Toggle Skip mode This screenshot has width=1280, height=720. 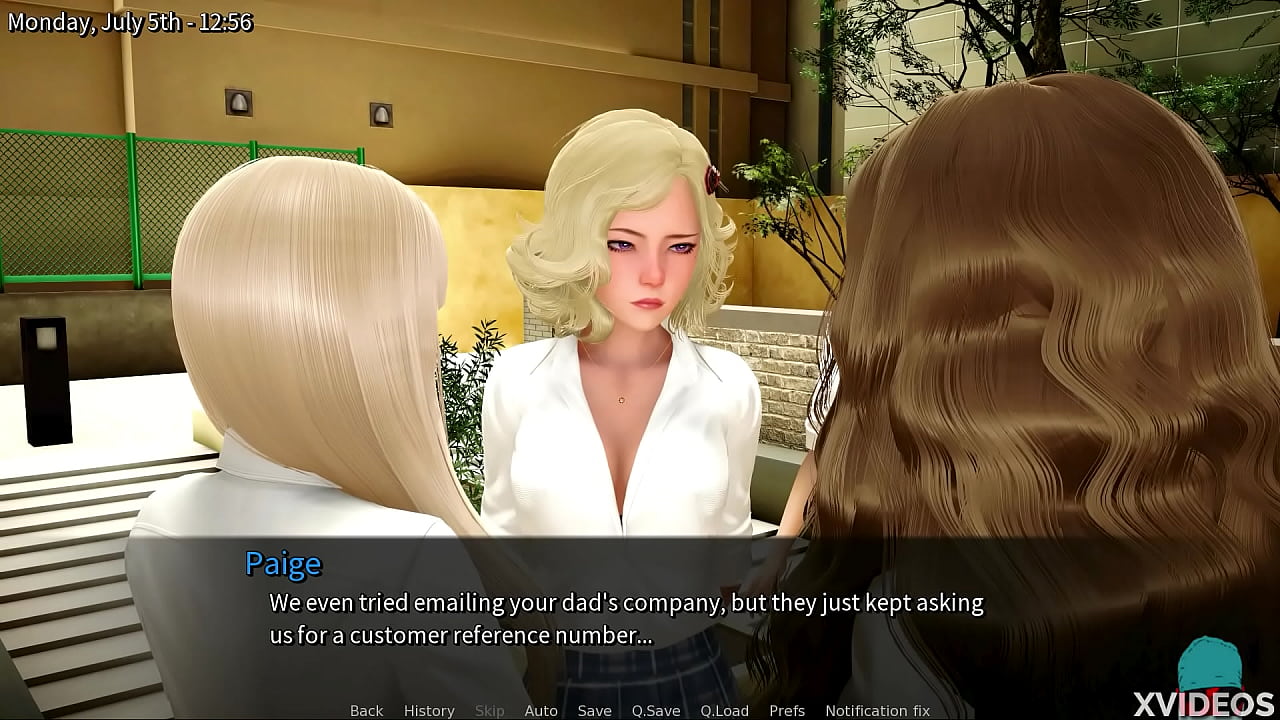490,710
